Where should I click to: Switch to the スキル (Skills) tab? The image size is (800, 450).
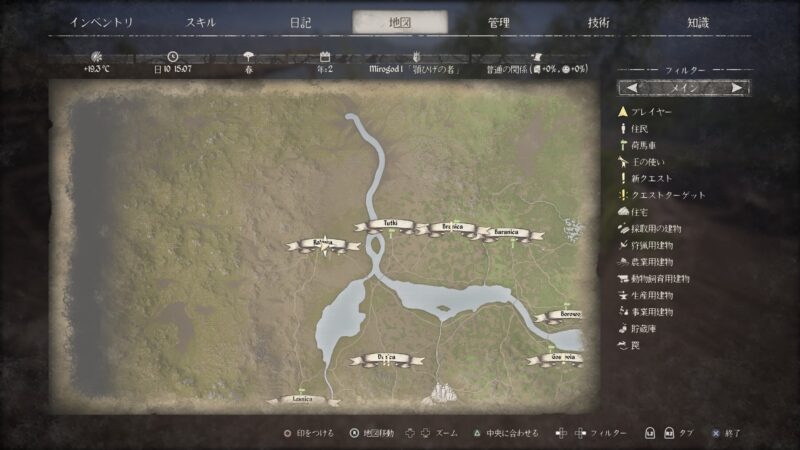pos(200,22)
